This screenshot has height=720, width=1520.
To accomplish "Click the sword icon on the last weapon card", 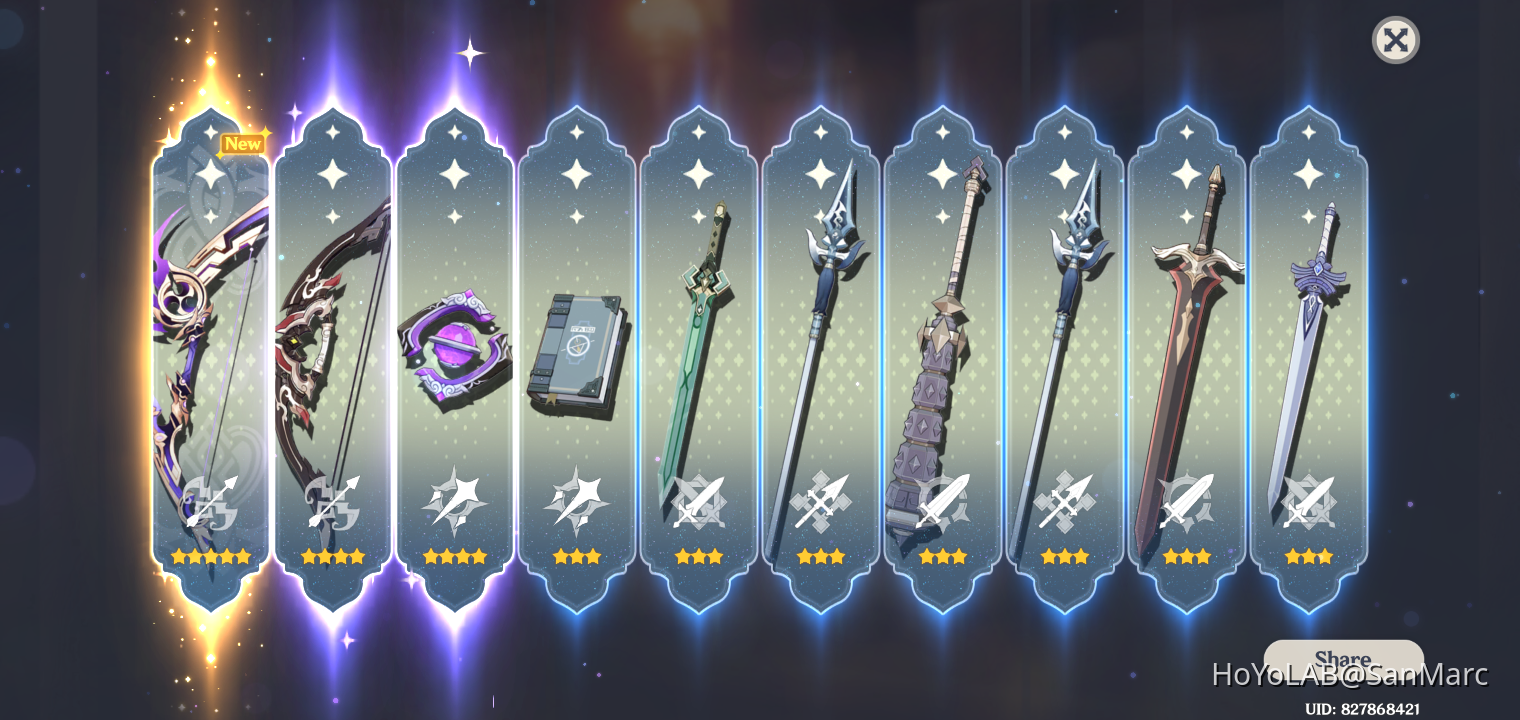I will pyautogui.click(x=1310, y=500).
